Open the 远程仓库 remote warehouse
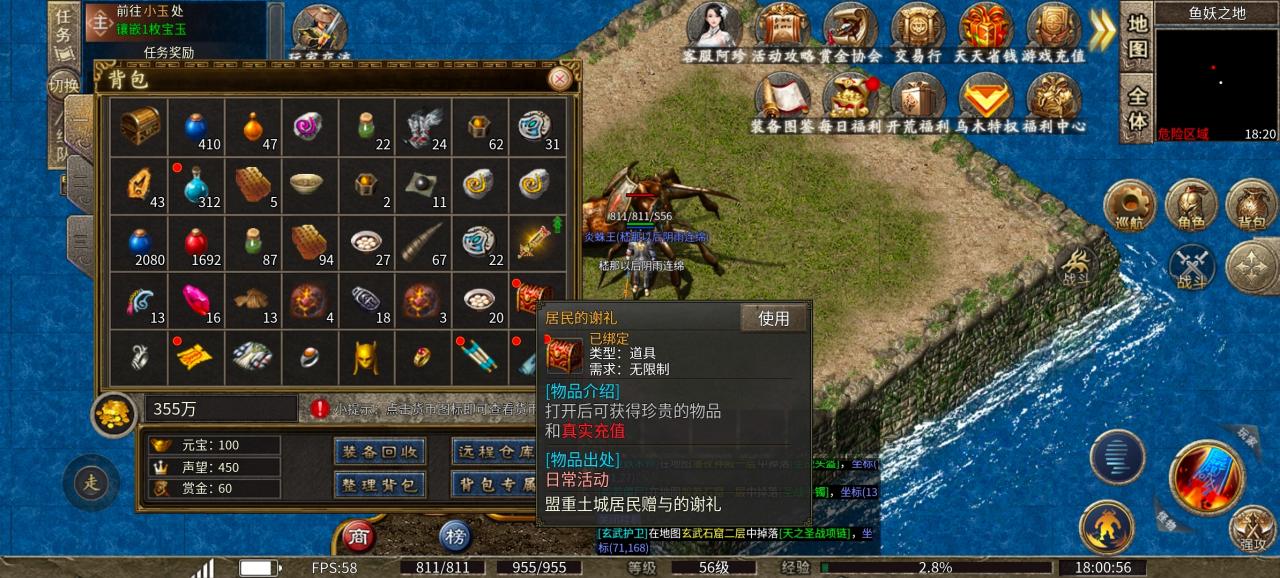The height and width of the screenshot is (578, 1280). pyautogui.click(x=493, y=452)
